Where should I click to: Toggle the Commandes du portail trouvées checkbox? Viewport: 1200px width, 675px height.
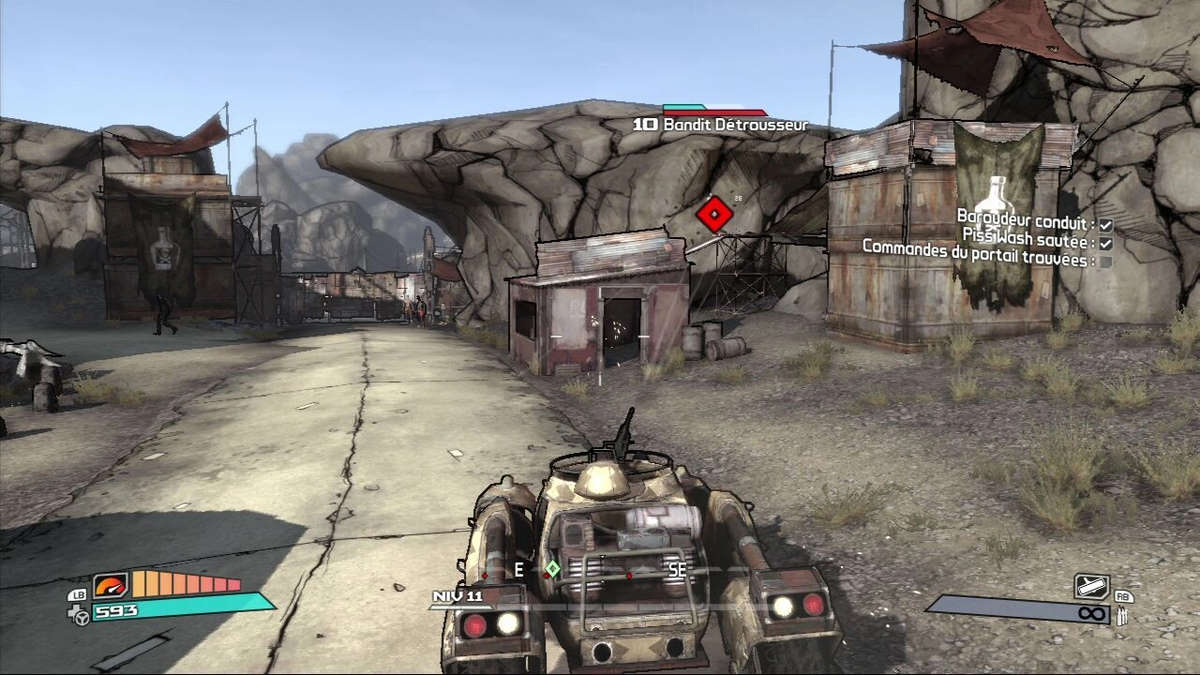pyautogui.click(x=1106, y=261)
